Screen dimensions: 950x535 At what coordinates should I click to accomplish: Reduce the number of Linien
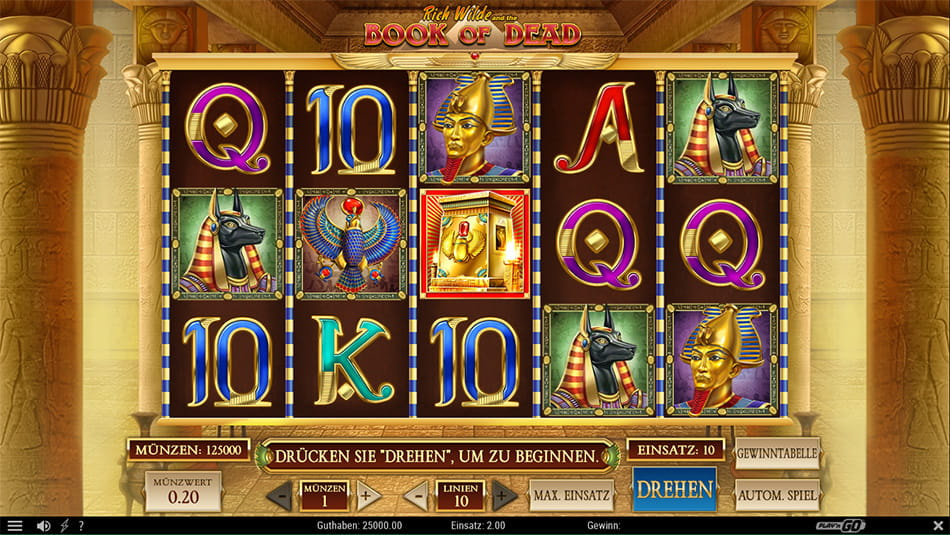point(415,495)
